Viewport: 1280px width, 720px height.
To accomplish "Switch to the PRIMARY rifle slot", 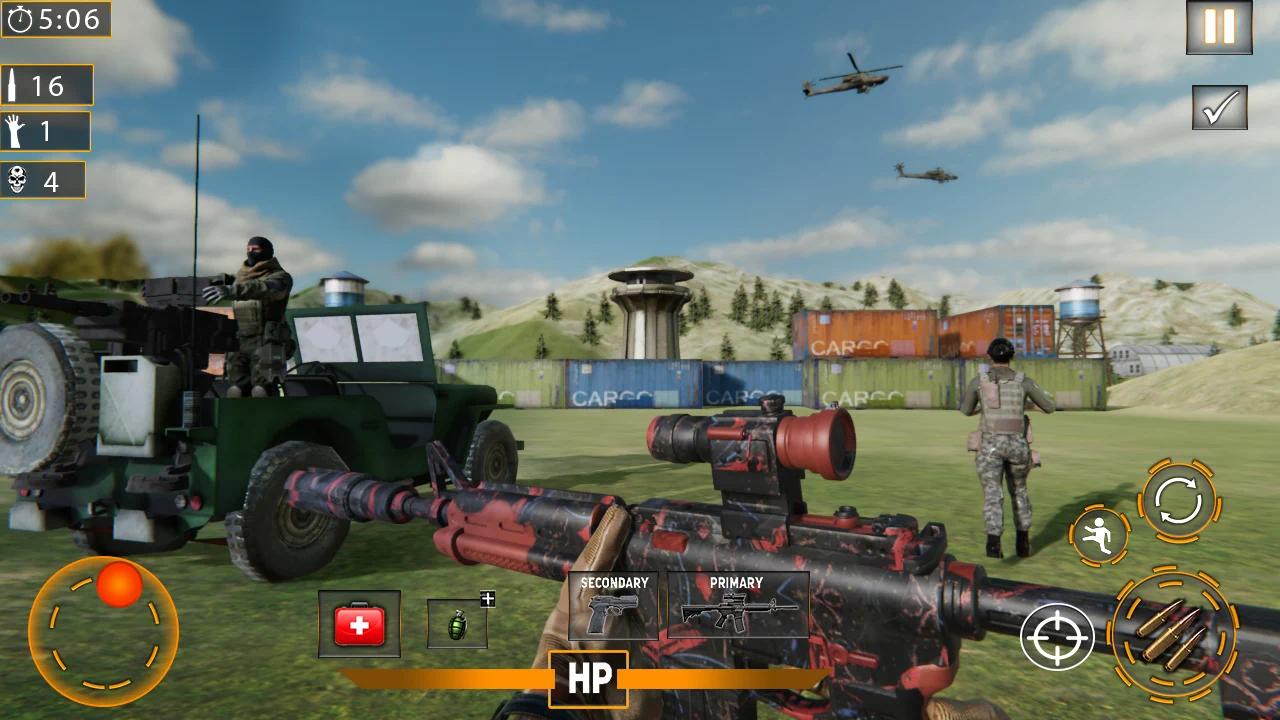I will [735, 607].
